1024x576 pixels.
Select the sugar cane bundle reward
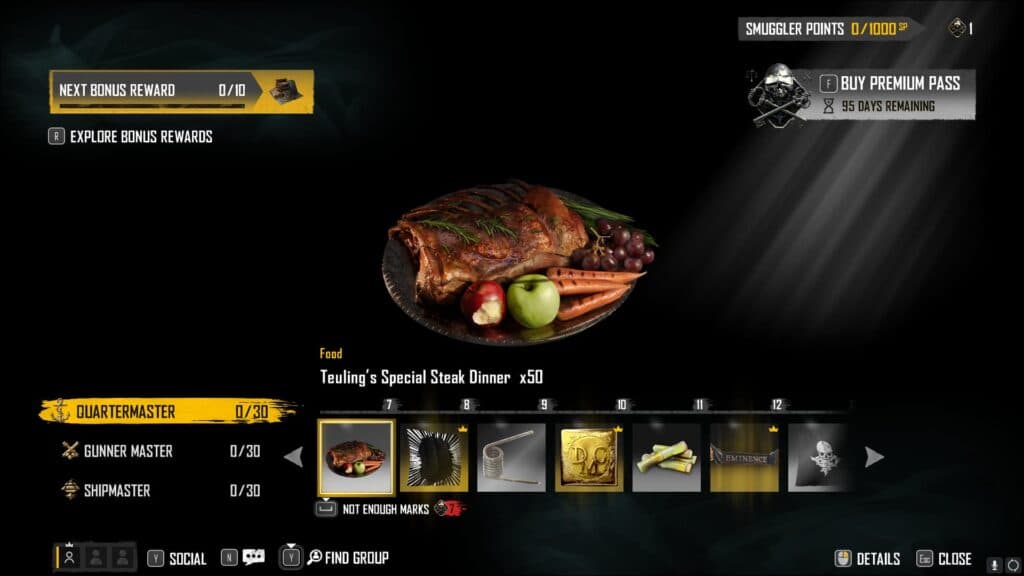666,457
